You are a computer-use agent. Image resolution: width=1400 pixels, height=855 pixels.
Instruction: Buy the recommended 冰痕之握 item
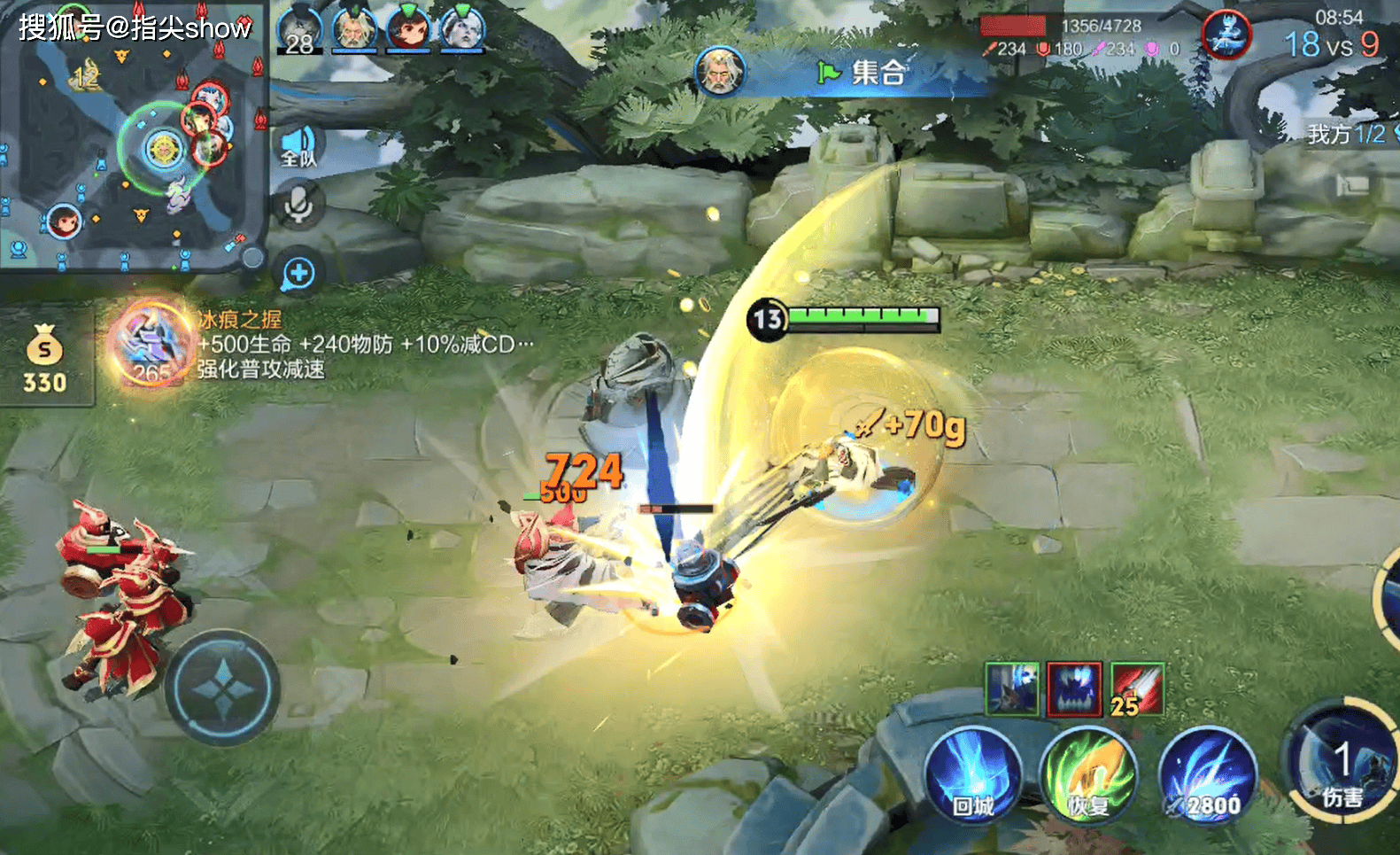(152, 345)
